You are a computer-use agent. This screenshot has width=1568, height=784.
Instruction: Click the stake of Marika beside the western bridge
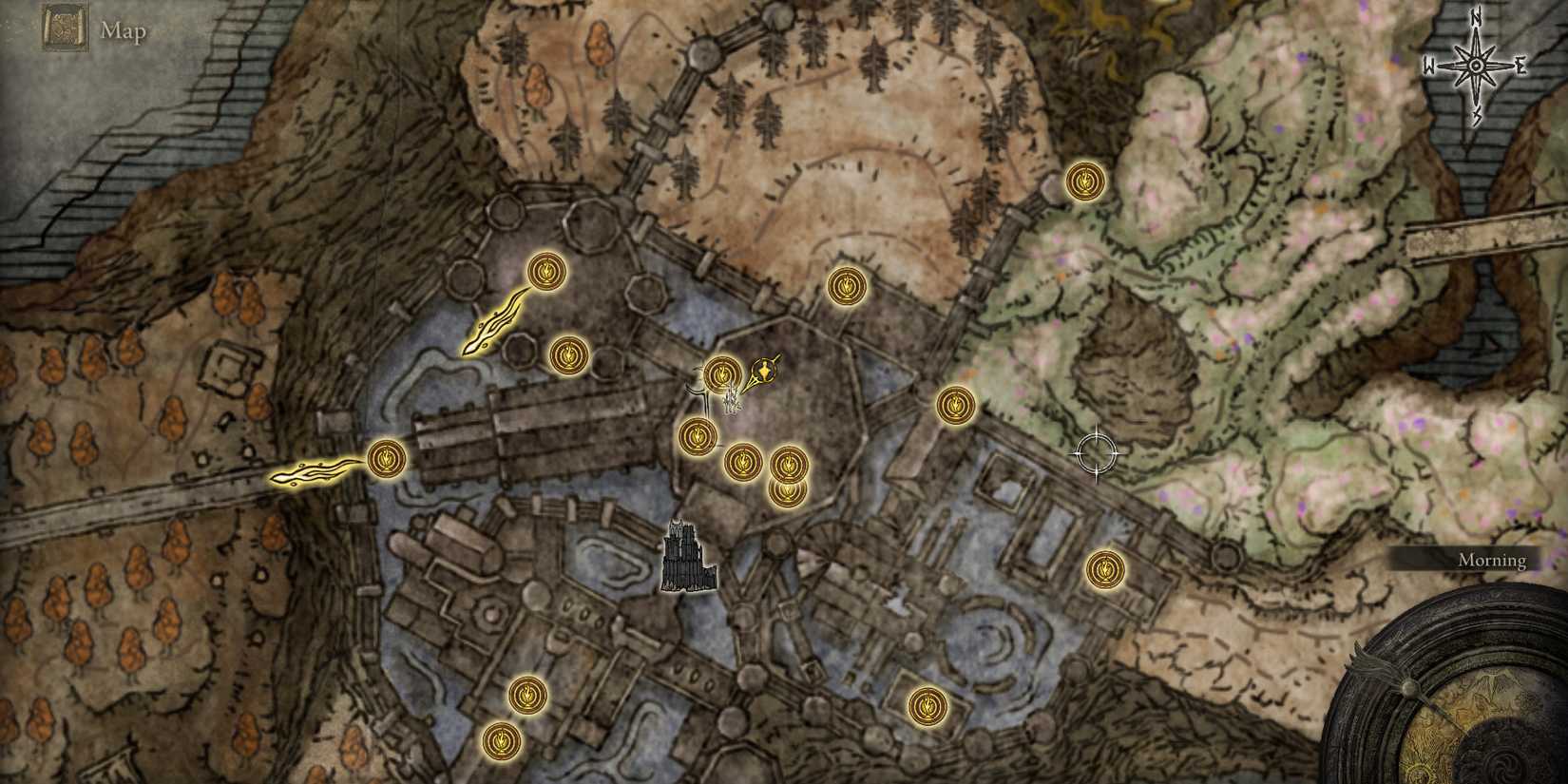tap(314, 472)
